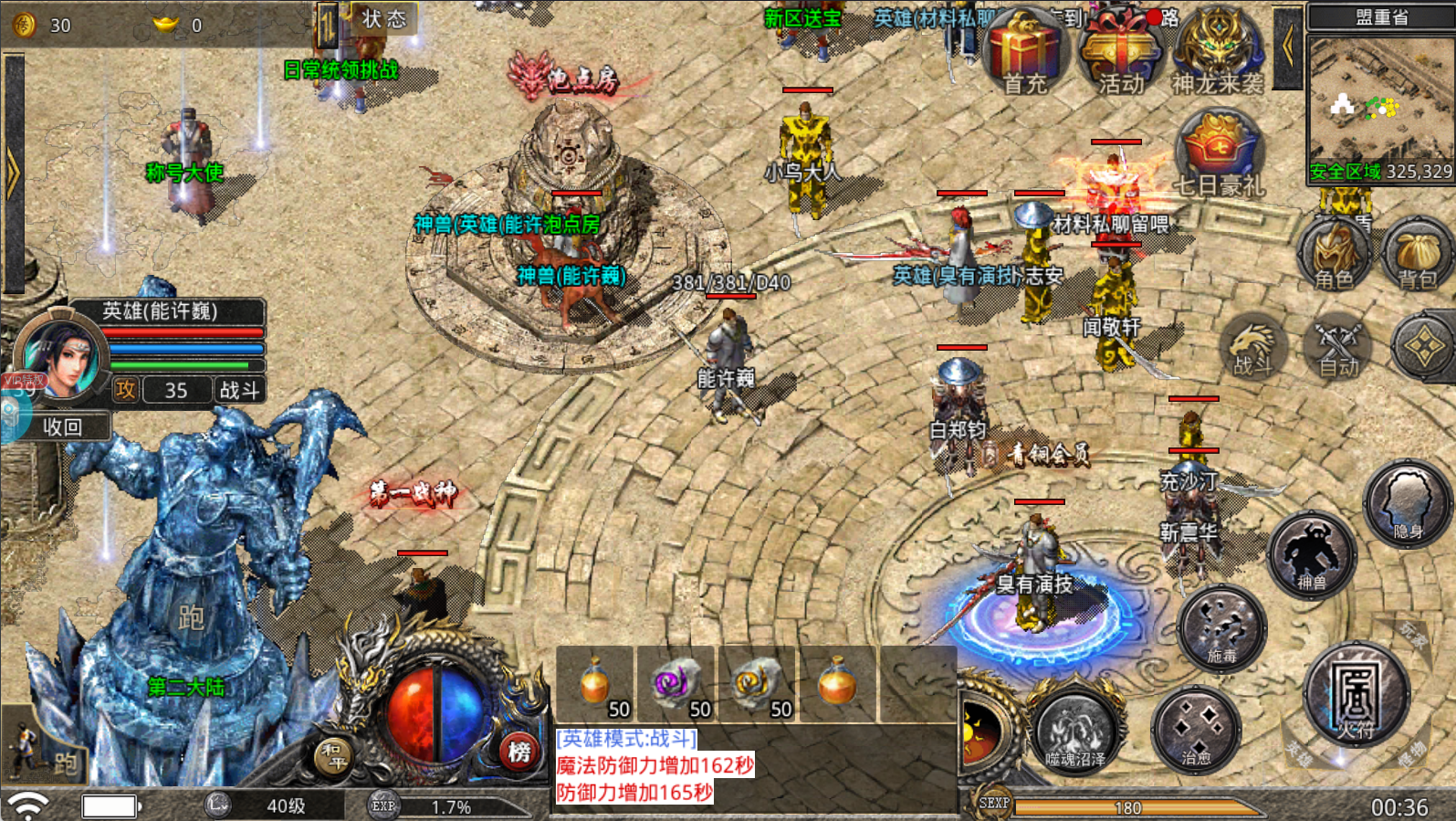Open the minimap of 盟重省
The height and width of the screenshot is (821, 1456).
(x=1380, y=108)
